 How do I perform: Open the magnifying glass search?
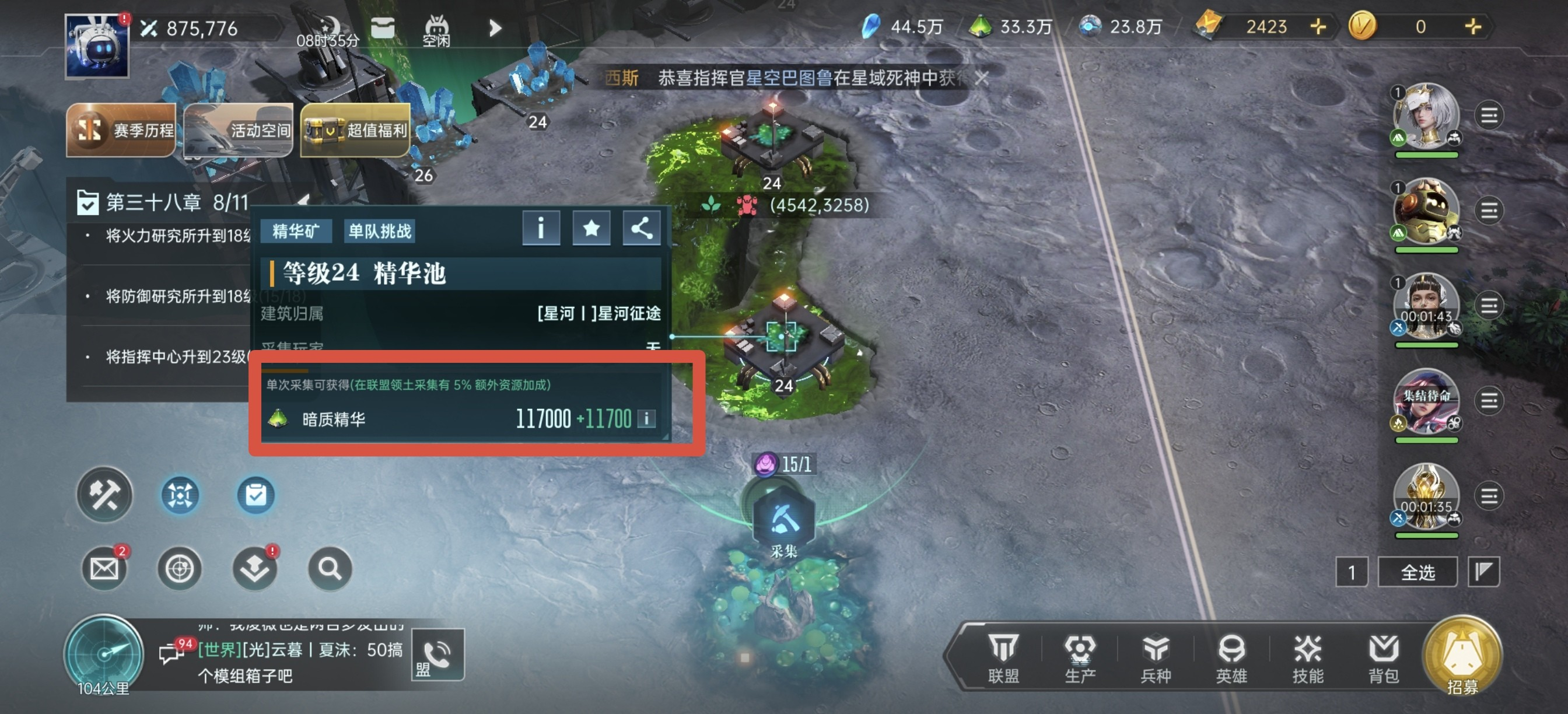[x=330, y=569]
